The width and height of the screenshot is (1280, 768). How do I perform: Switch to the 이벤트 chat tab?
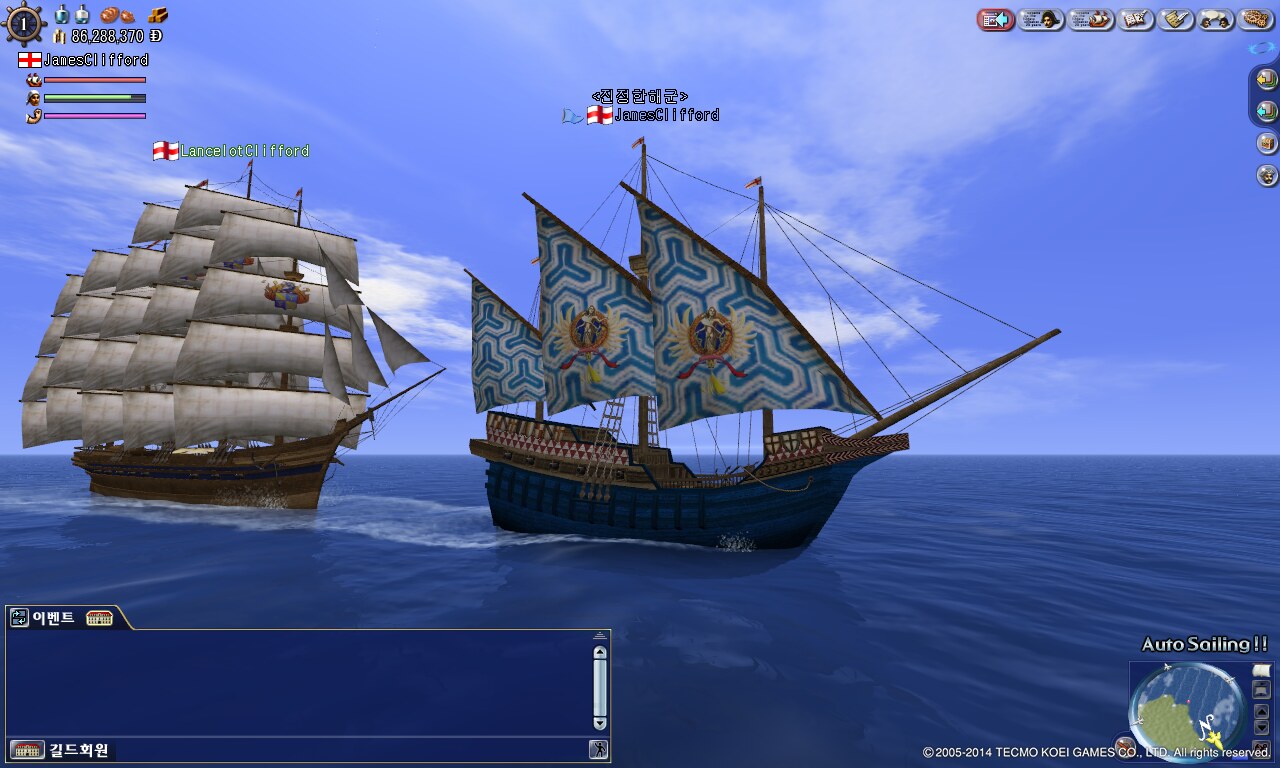54,618
